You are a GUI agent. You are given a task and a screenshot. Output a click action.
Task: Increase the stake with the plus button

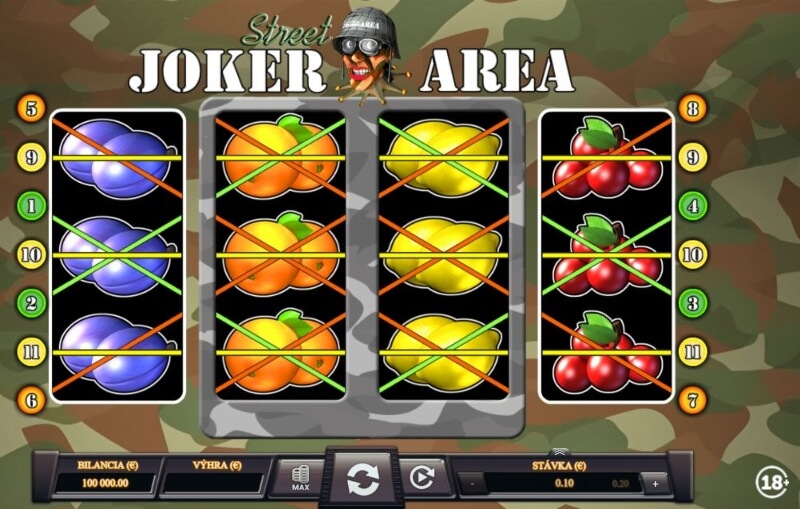656,483
